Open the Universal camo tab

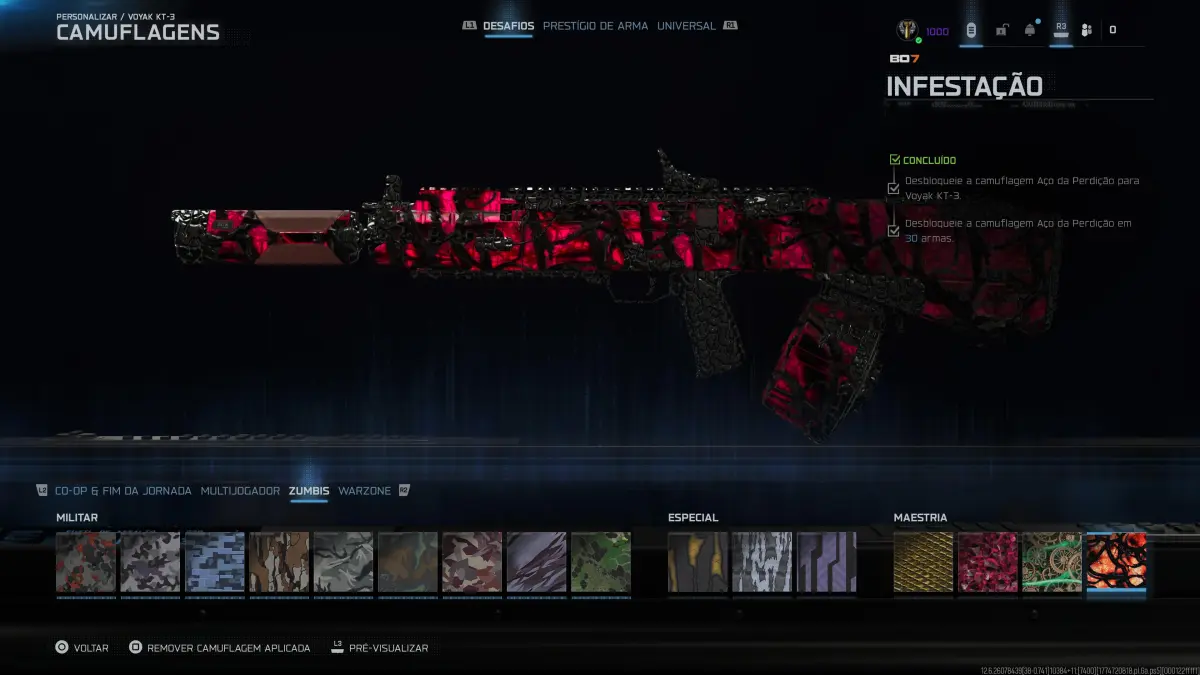(x=686, y=26)
